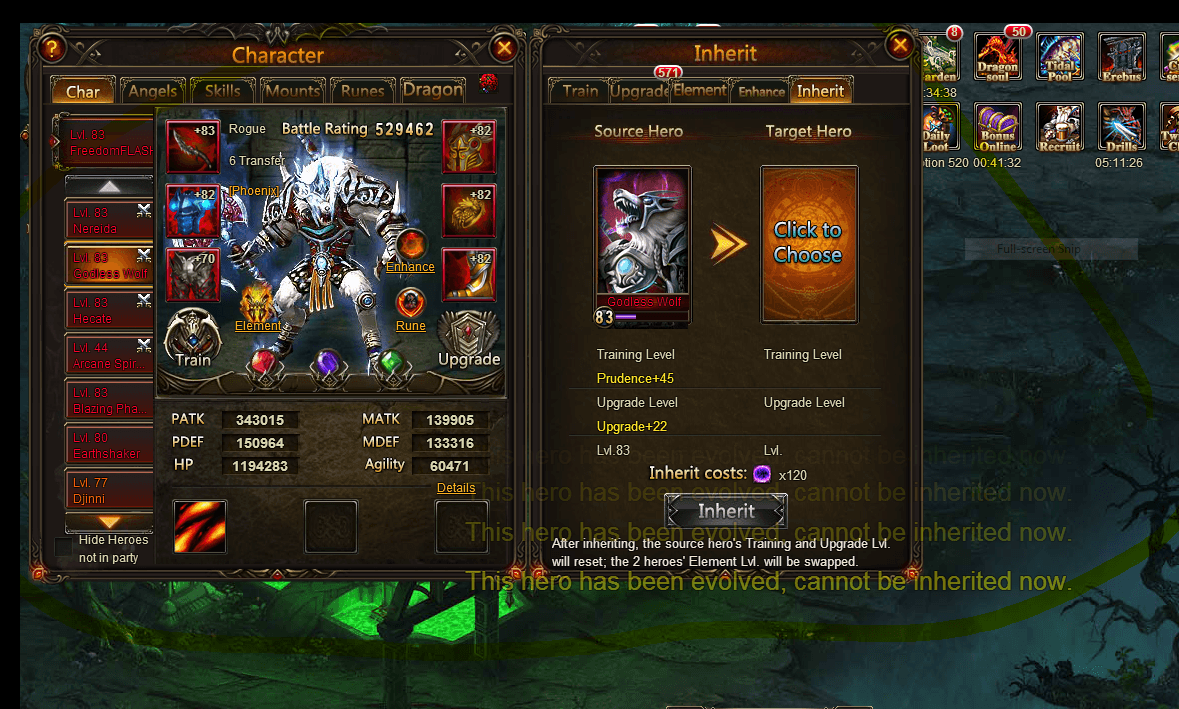This screenshot has height=709, width=1179.
Task: Open the hero Upgrade shield button
Action: pyautogui.click(x=468, y=339)
